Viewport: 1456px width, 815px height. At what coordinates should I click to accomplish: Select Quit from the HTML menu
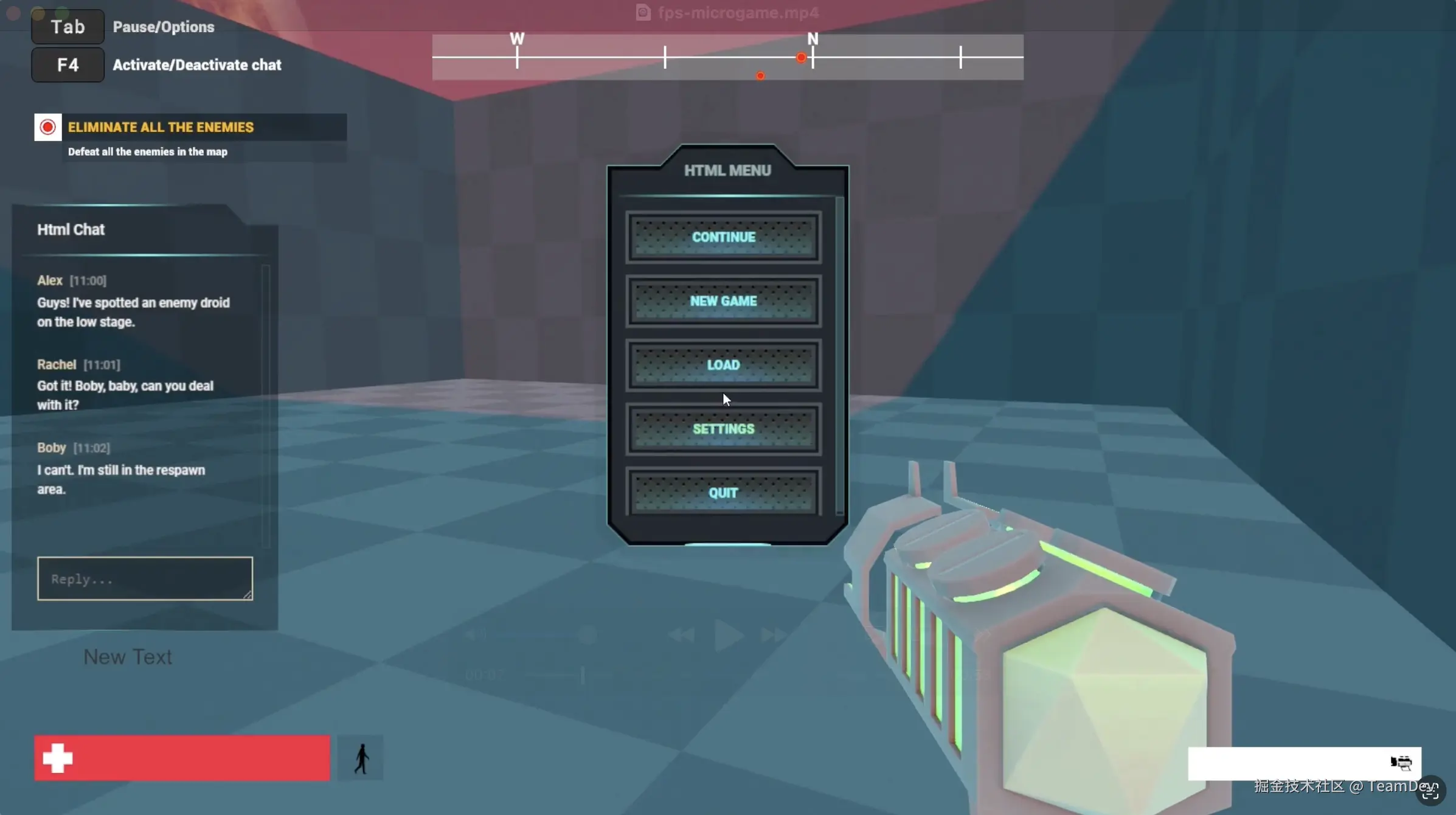click(x=723, y=493)
